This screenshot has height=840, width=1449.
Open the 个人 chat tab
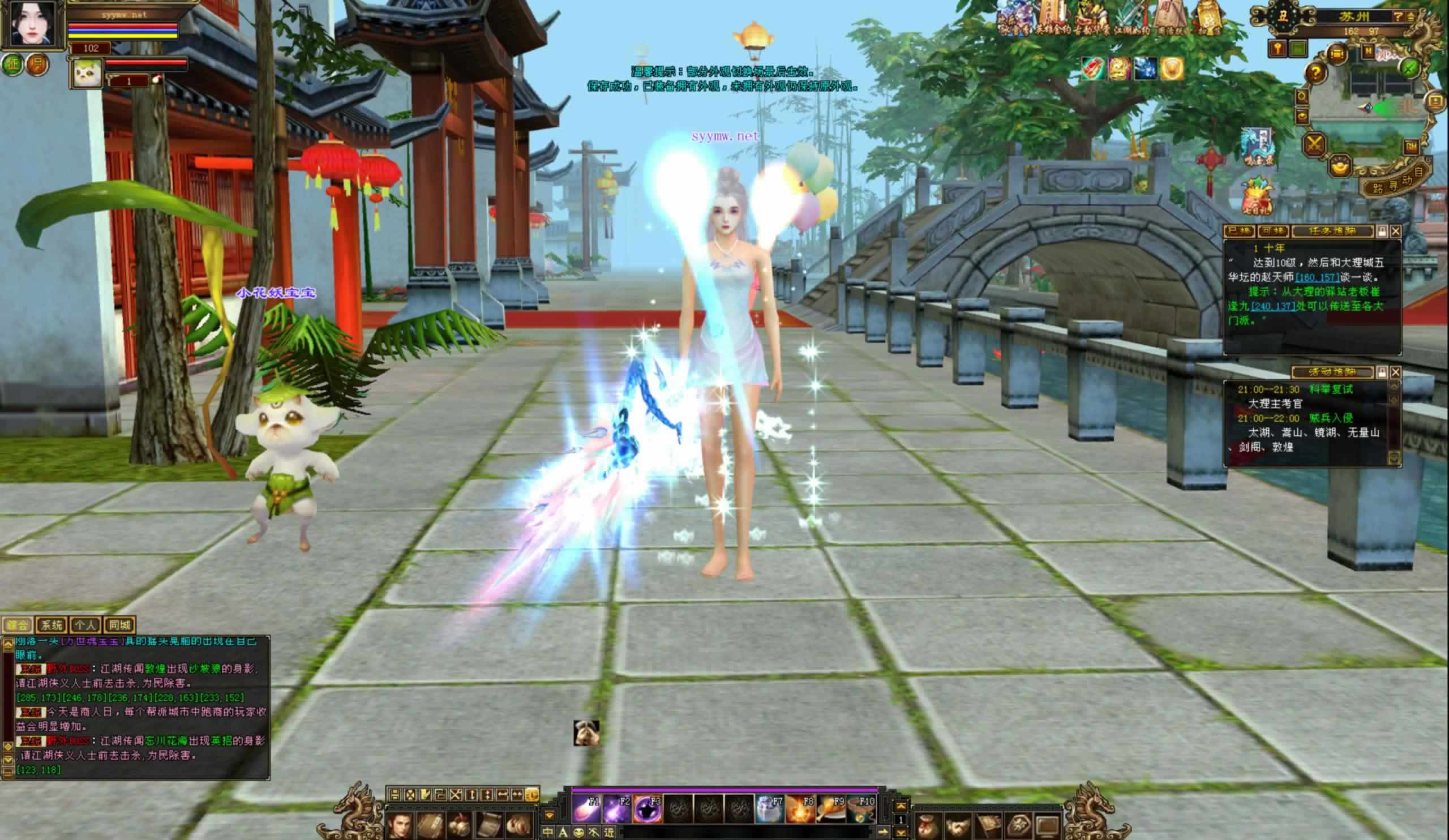[85, 625]
